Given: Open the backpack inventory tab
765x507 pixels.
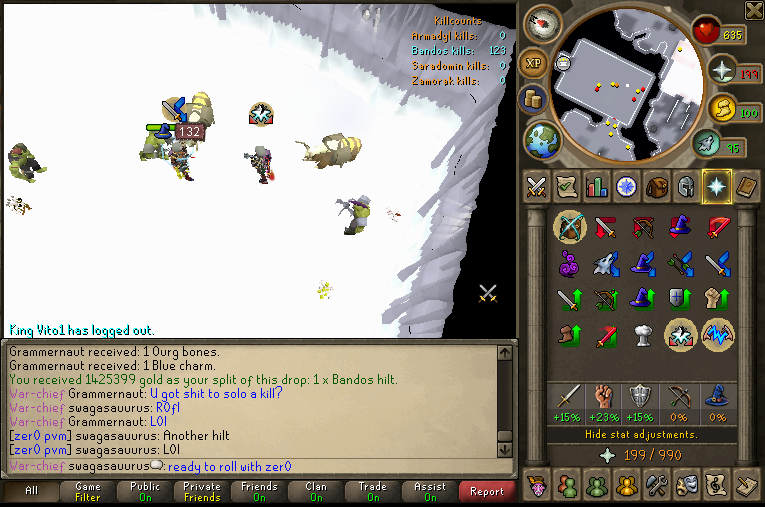Looking at the screenshot, I should 657,187.
